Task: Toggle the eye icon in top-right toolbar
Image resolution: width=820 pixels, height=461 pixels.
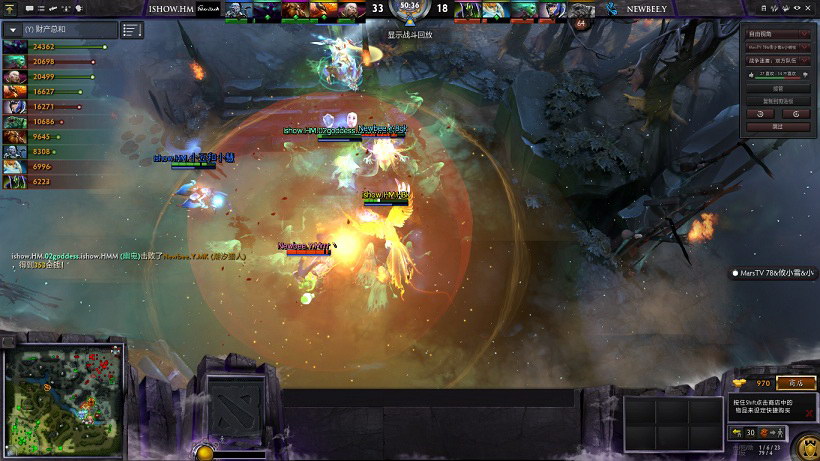Action: (x=798, y=8)
